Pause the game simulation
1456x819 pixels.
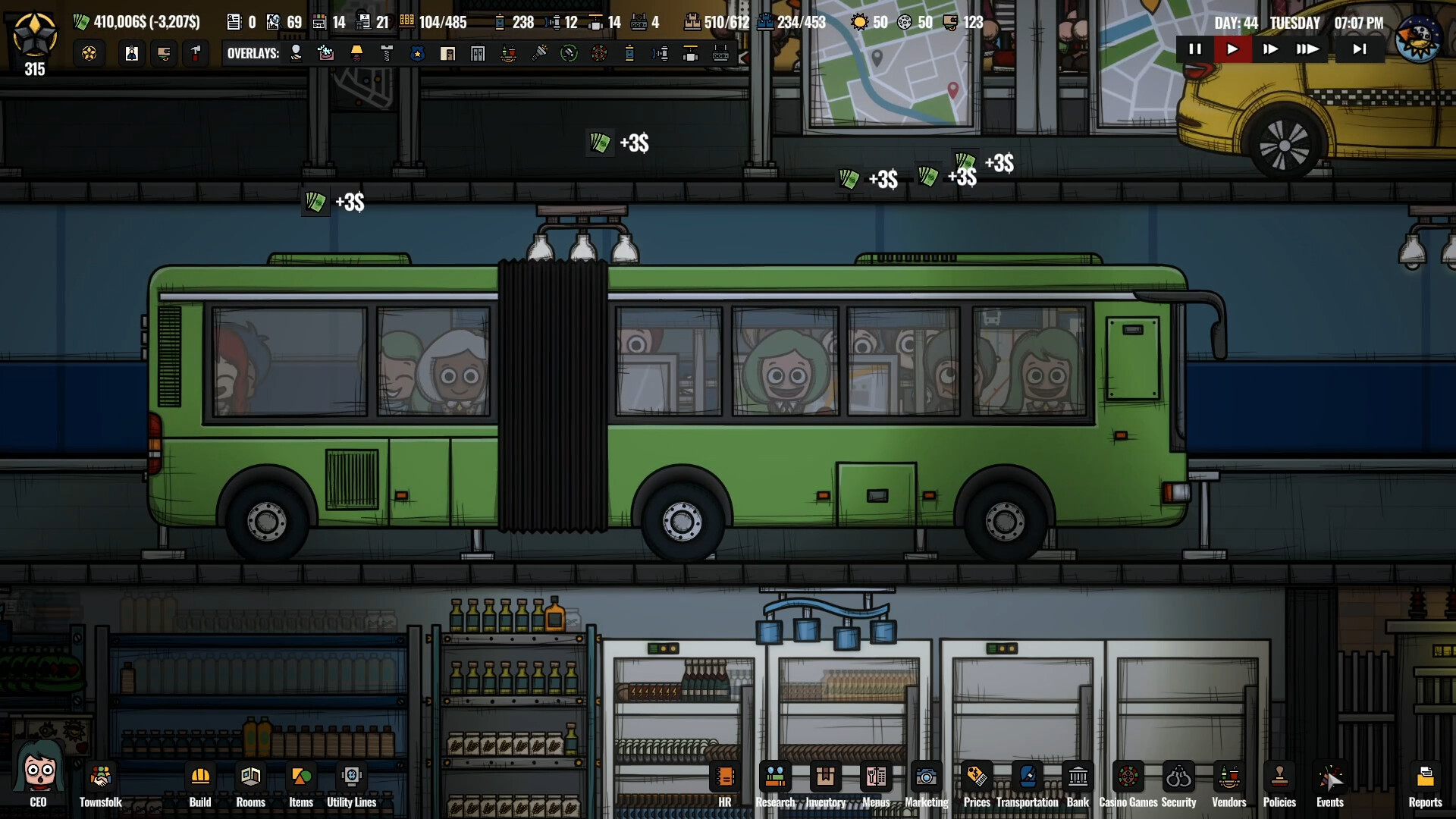click(x=1195, y=49)
